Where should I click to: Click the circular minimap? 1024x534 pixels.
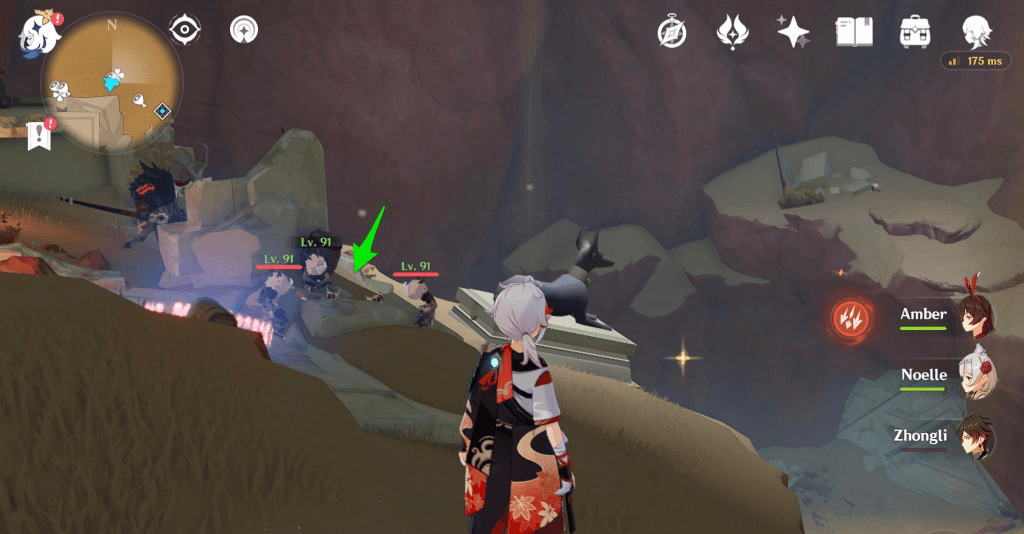point(112,82)
